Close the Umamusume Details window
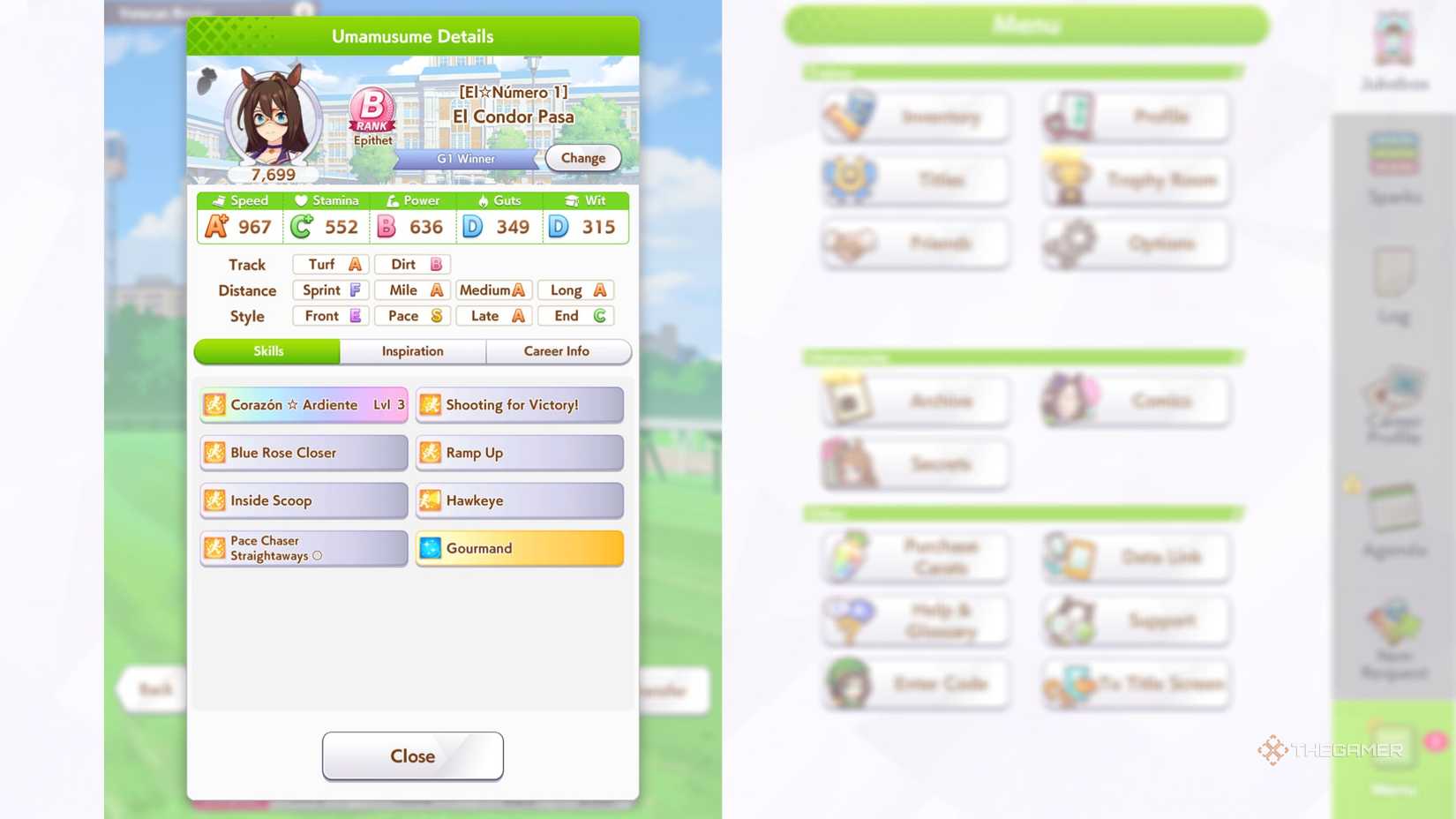The height and width of the screenshot is (819, 1456). [x=412, y=755]
